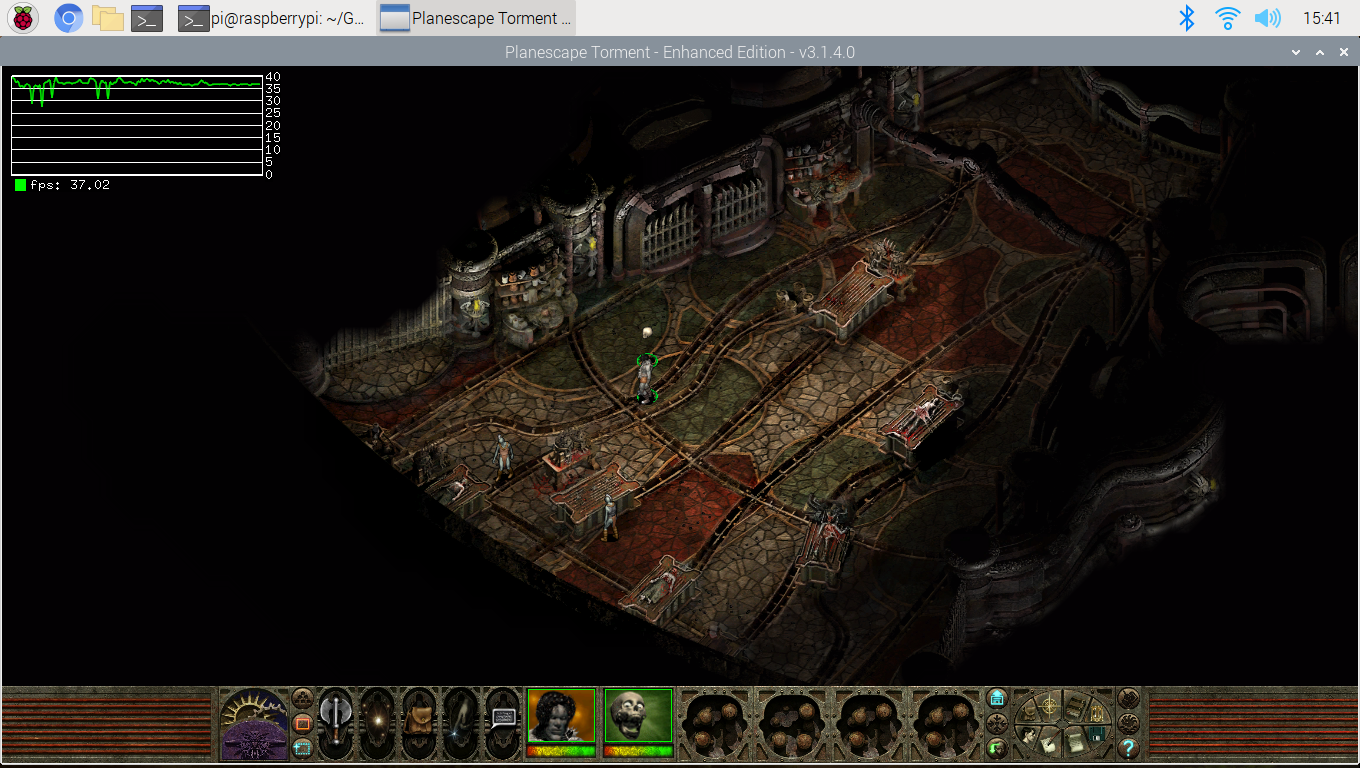Screen dimensions: 1360x768
Task: Click the cyan question mark help icon
Action: click(1129, 748)
